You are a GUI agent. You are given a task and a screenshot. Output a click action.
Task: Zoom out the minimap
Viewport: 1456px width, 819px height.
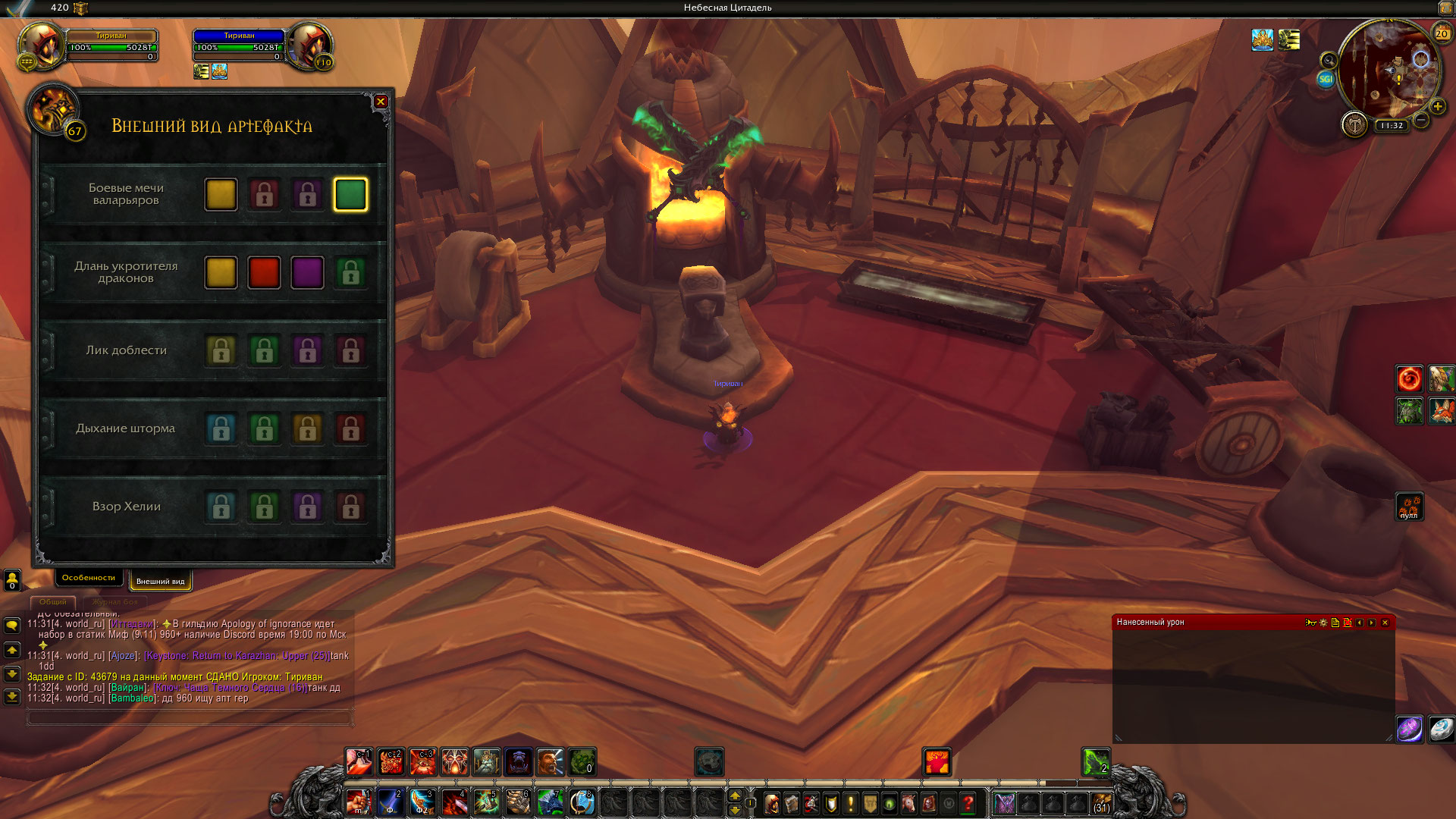click(x=1421, y=120)
